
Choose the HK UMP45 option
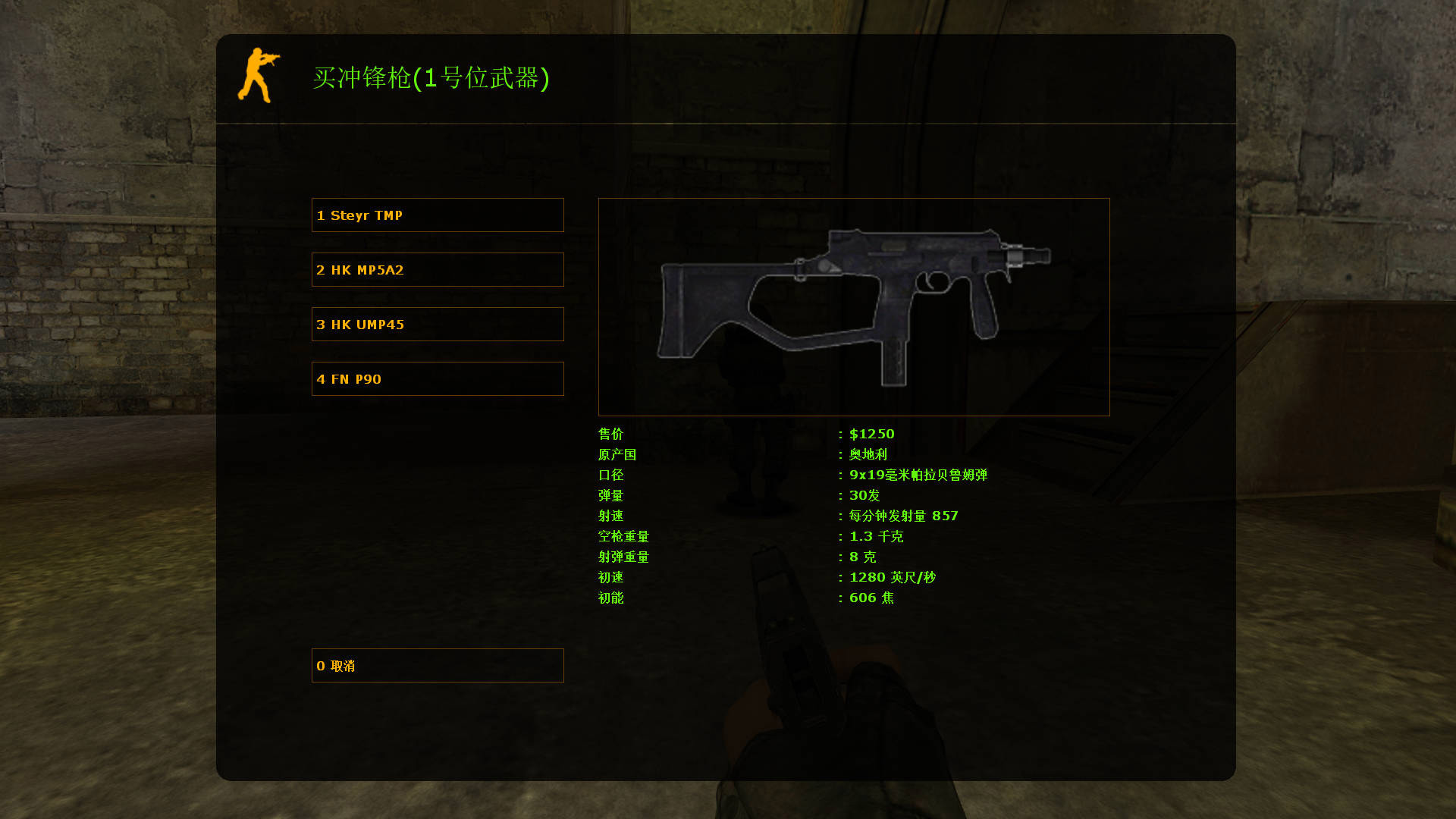(x=437, y=324)
